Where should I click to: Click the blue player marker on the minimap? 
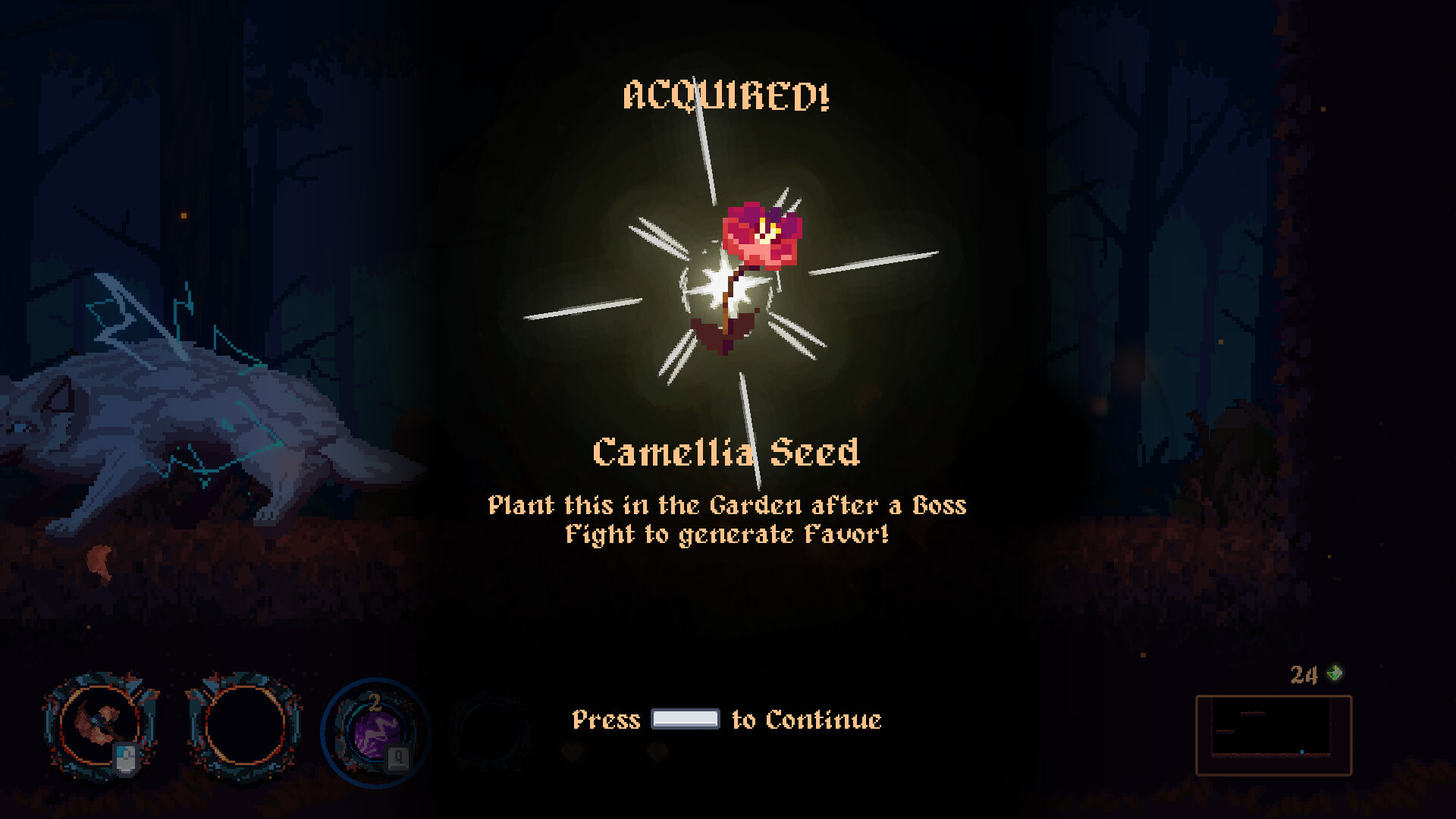pyautogui.click(x=1302, y=752)
